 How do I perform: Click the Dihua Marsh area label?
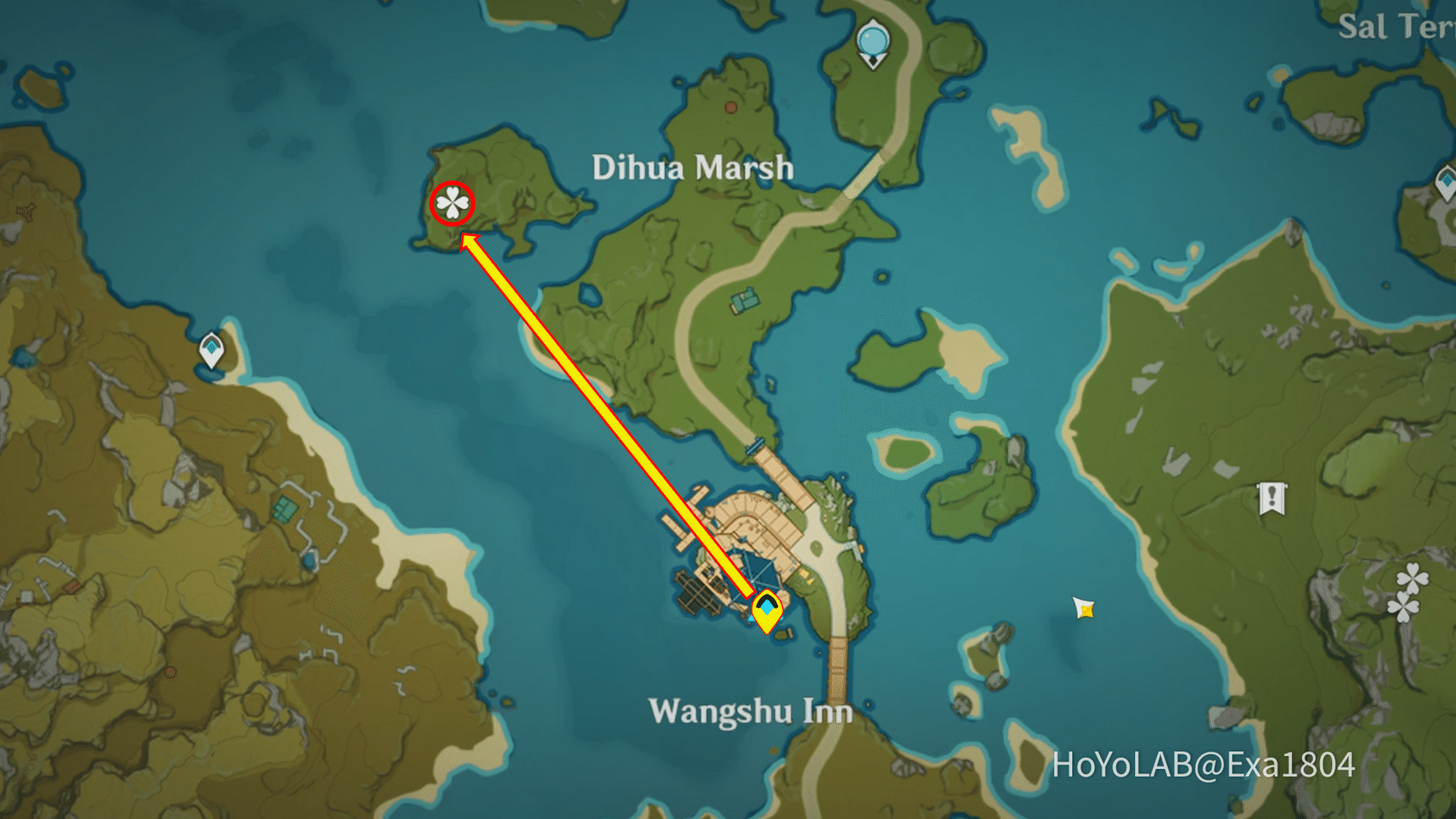(x=693, y=167)
